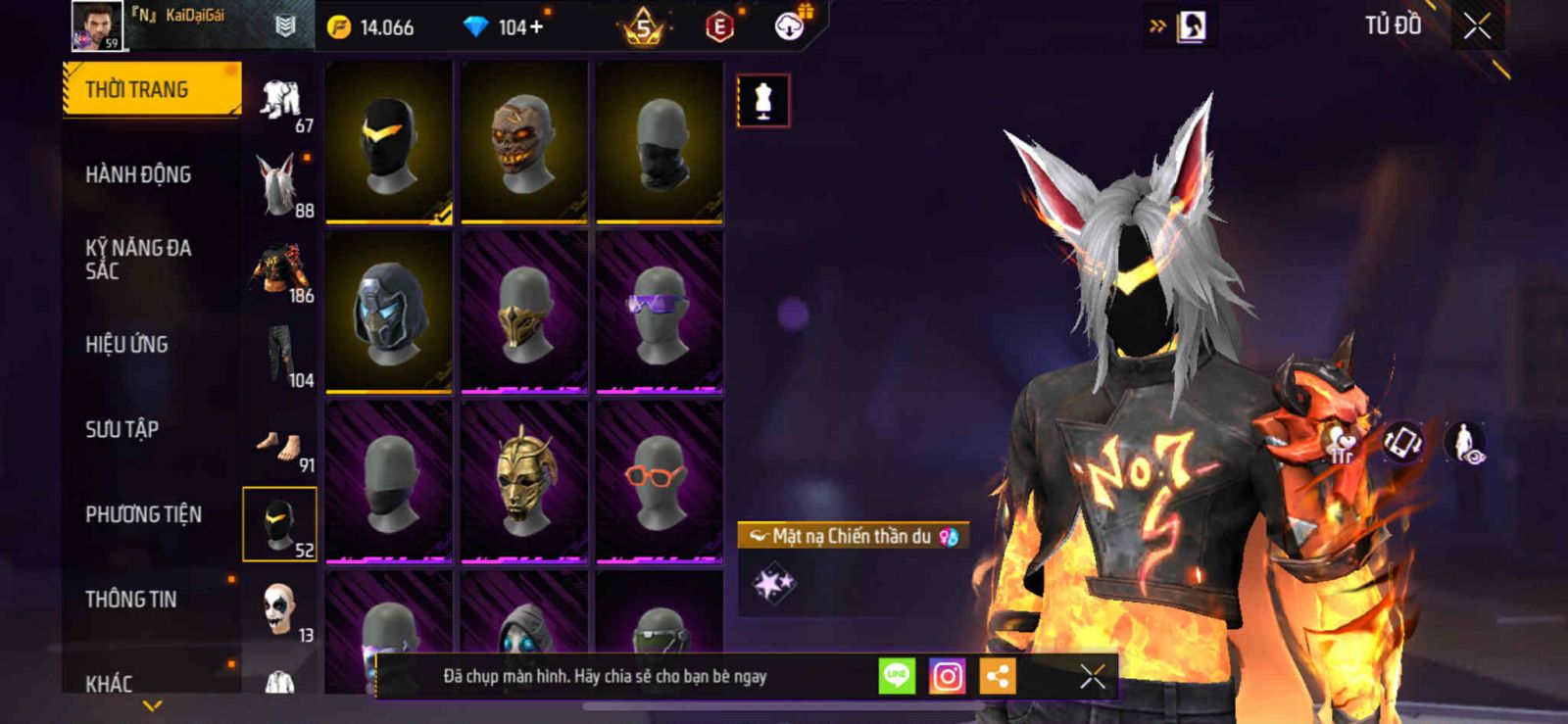The height and width of the screenshot is (724, 1568).
Task: Select the pumpkin skull mask
Action: click(x=524, y=142)
